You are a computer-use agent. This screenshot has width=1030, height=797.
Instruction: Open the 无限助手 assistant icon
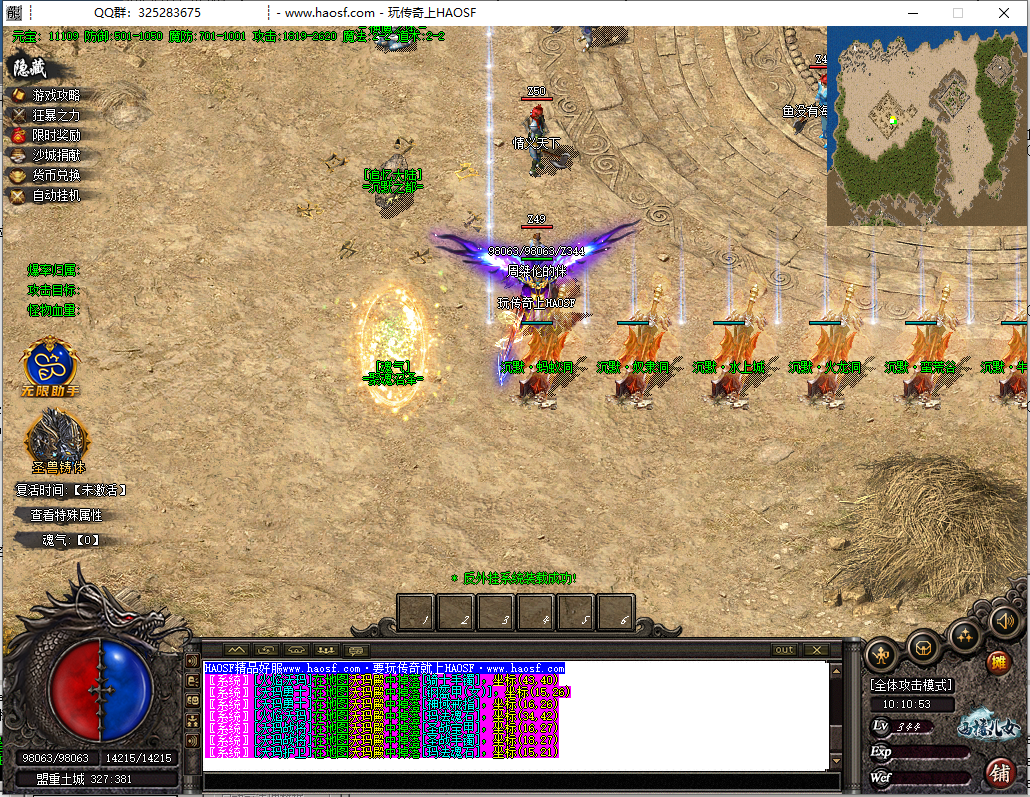56,364
